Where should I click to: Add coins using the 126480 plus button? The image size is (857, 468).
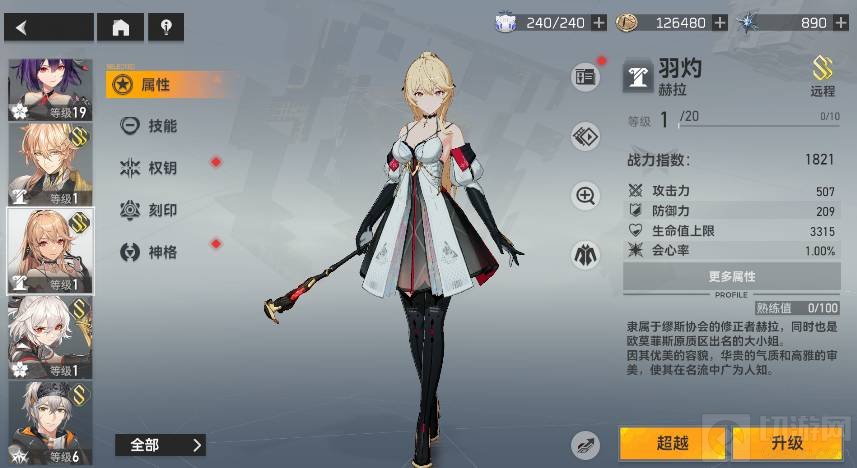[720, 23]
